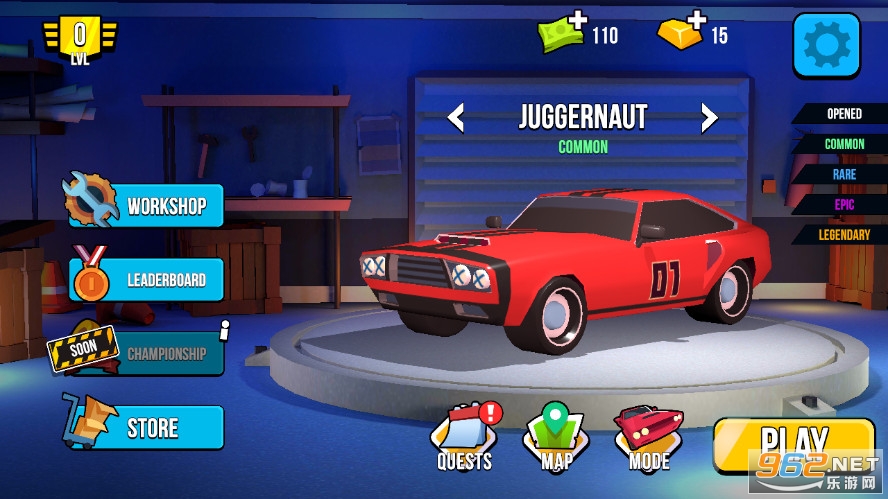Choose the Legendary car filter
The height and width of the screenshot is (499, 888).
point(842,234)
